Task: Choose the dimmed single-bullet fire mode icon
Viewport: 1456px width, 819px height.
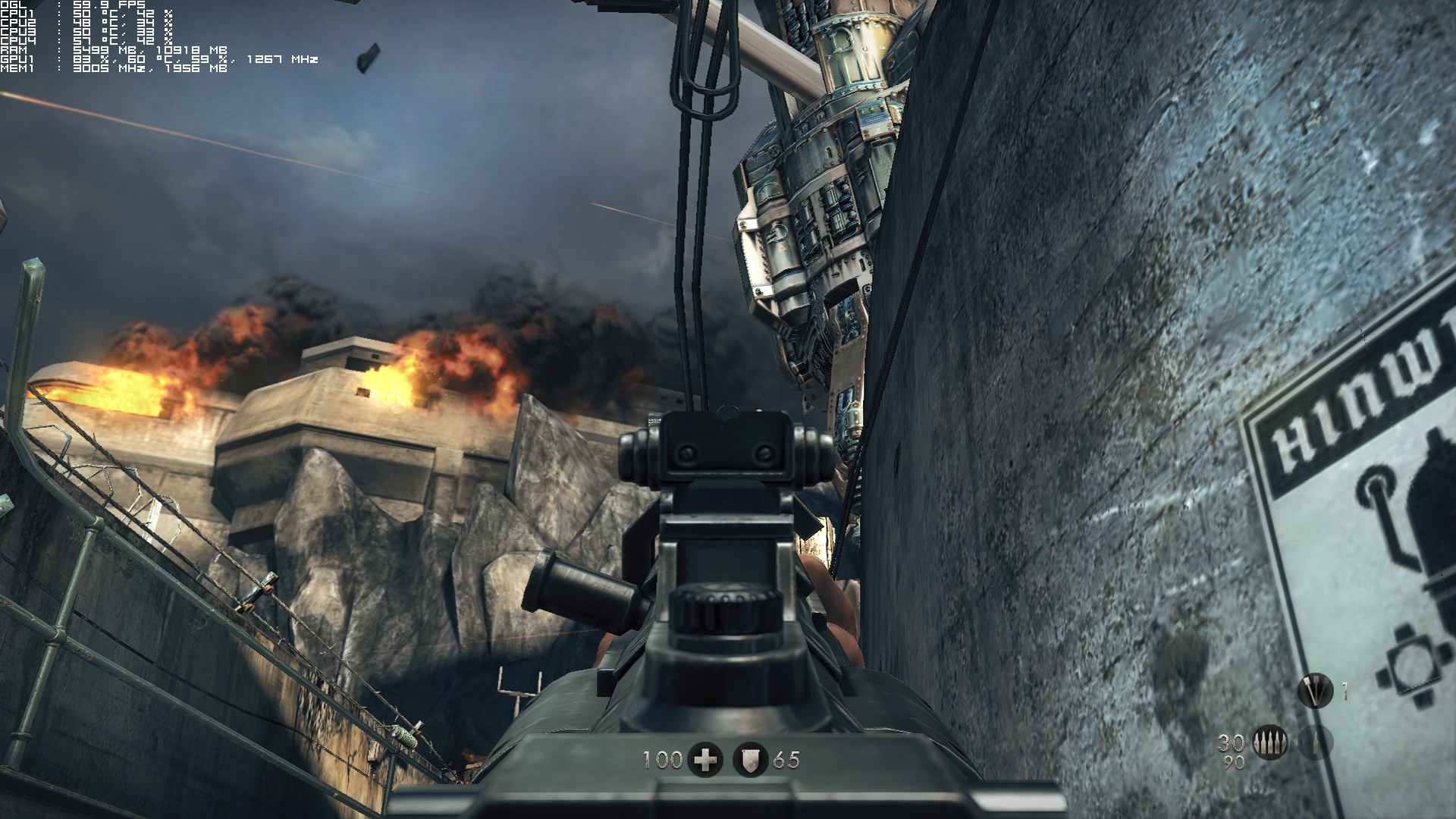Action: [x=1315, y=742]
